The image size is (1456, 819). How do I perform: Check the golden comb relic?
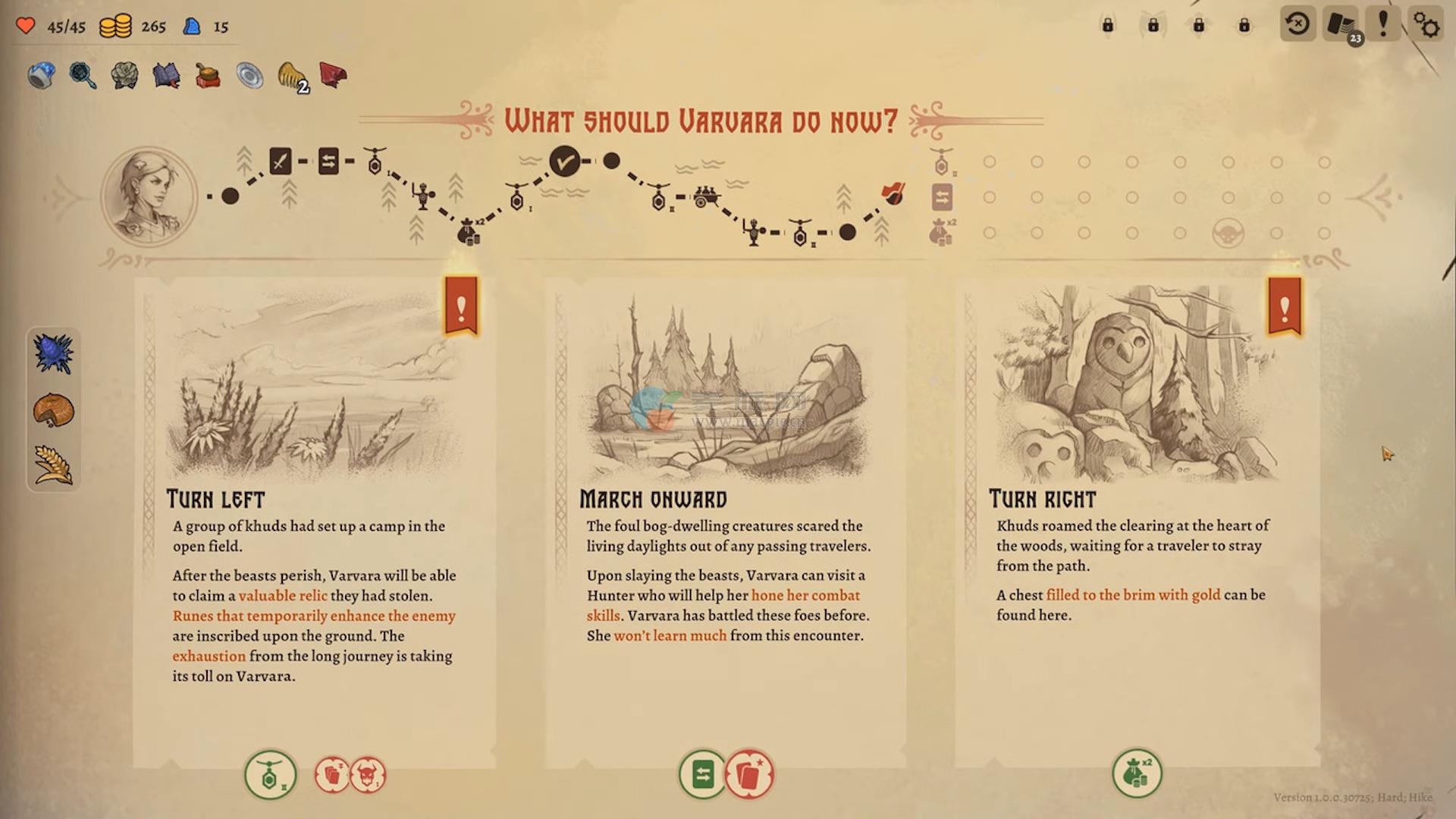click(x=292, y=75)
